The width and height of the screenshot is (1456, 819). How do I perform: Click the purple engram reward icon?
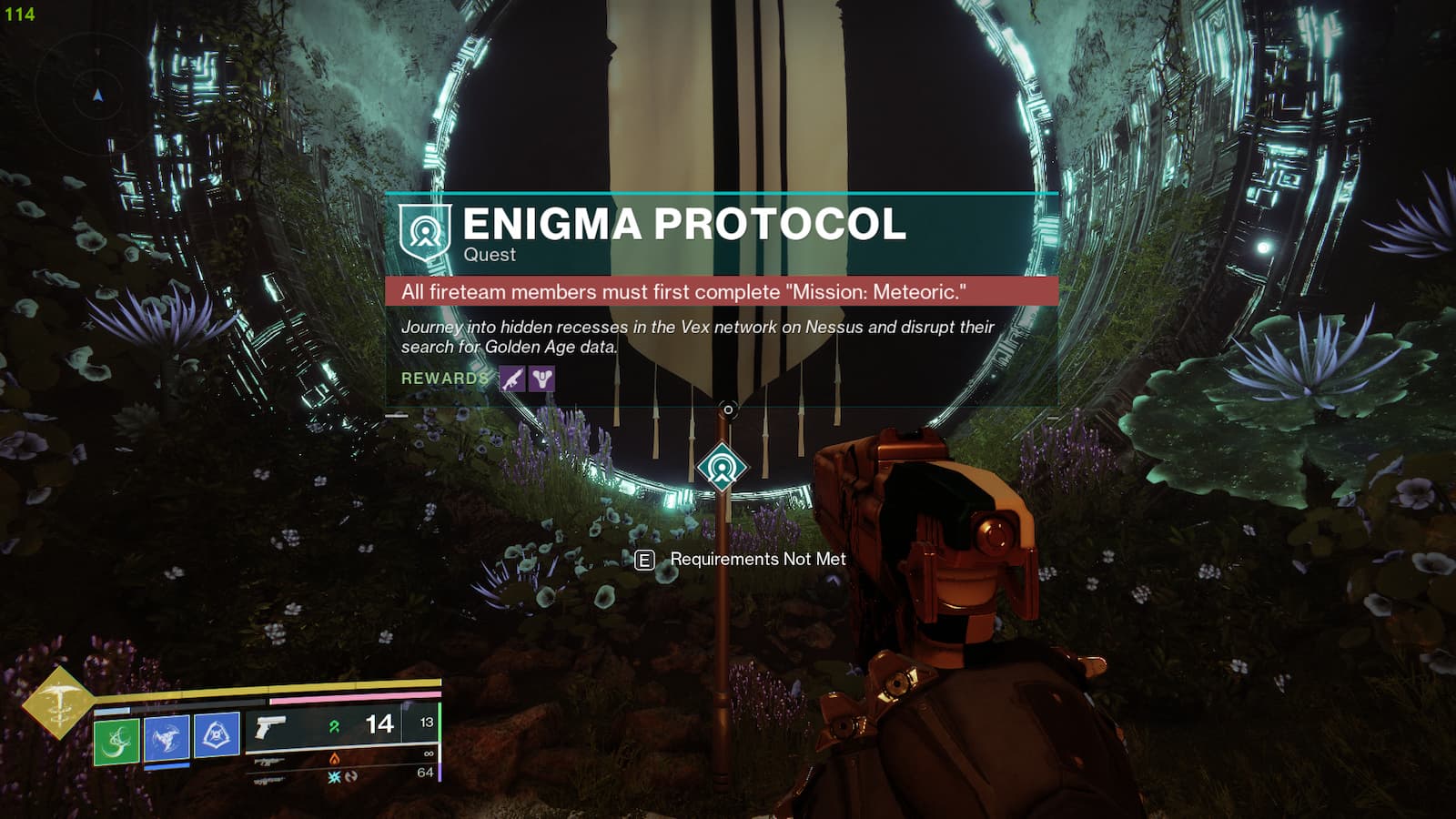pyautogui.click(x=541, y=379)
